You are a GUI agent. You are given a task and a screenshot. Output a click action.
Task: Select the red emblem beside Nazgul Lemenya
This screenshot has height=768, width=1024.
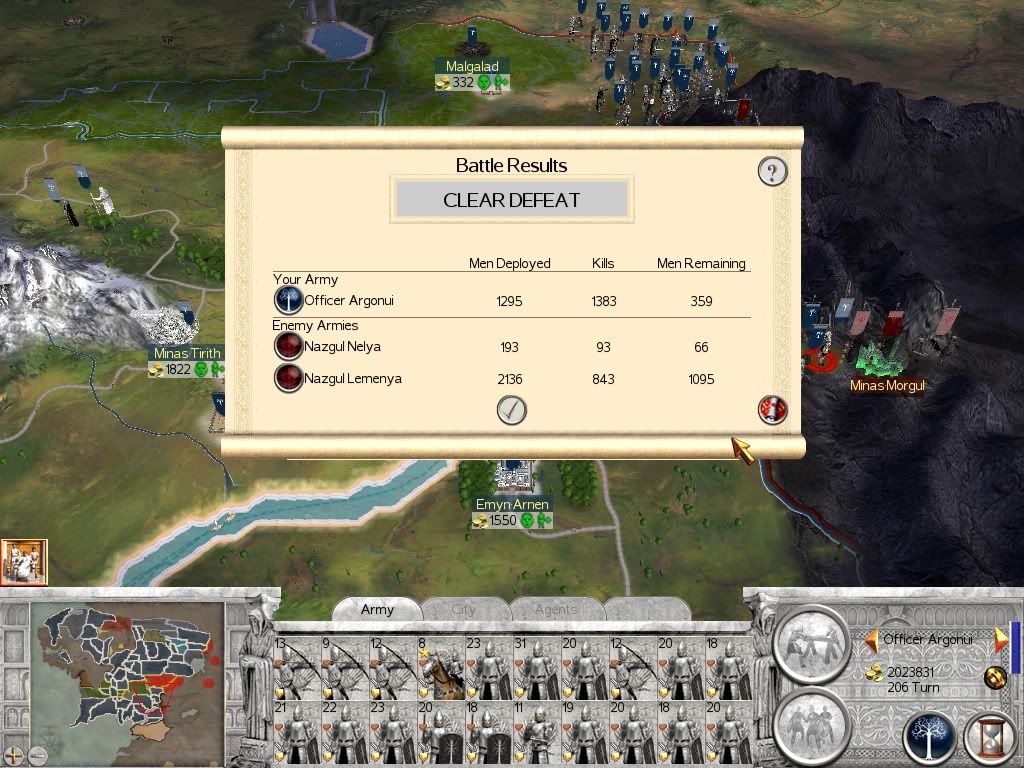click(x=288, y=379)
